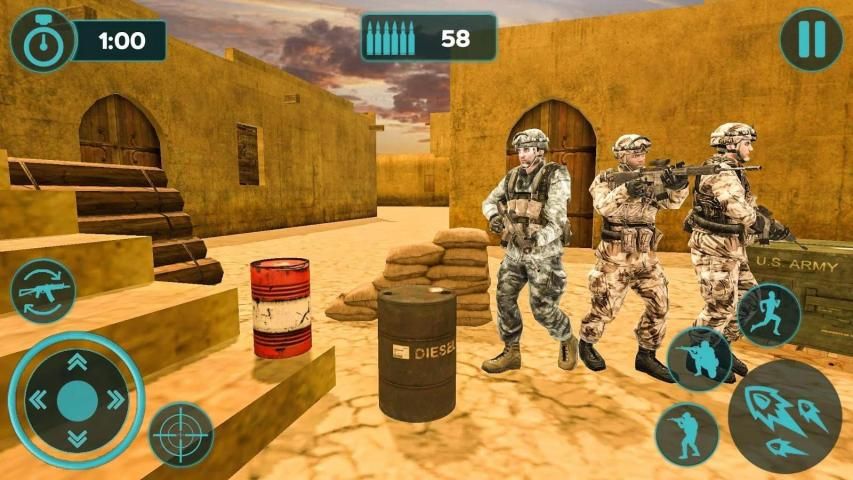The width and height of the screenshot is (853, 480).
Task: Tap the joystick's left arrow
Action: (39, 400)
